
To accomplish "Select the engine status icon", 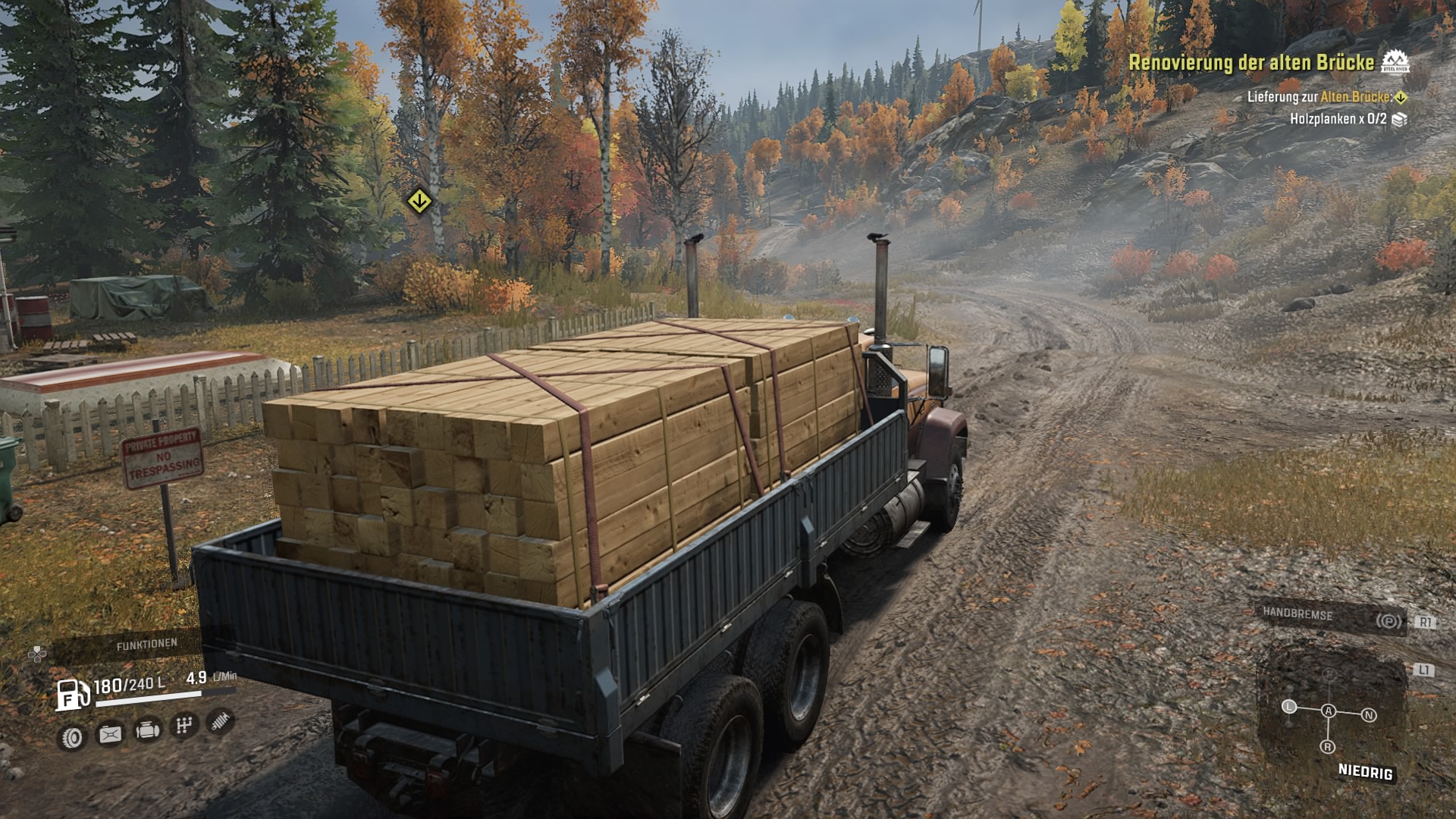I will point(147,730).
